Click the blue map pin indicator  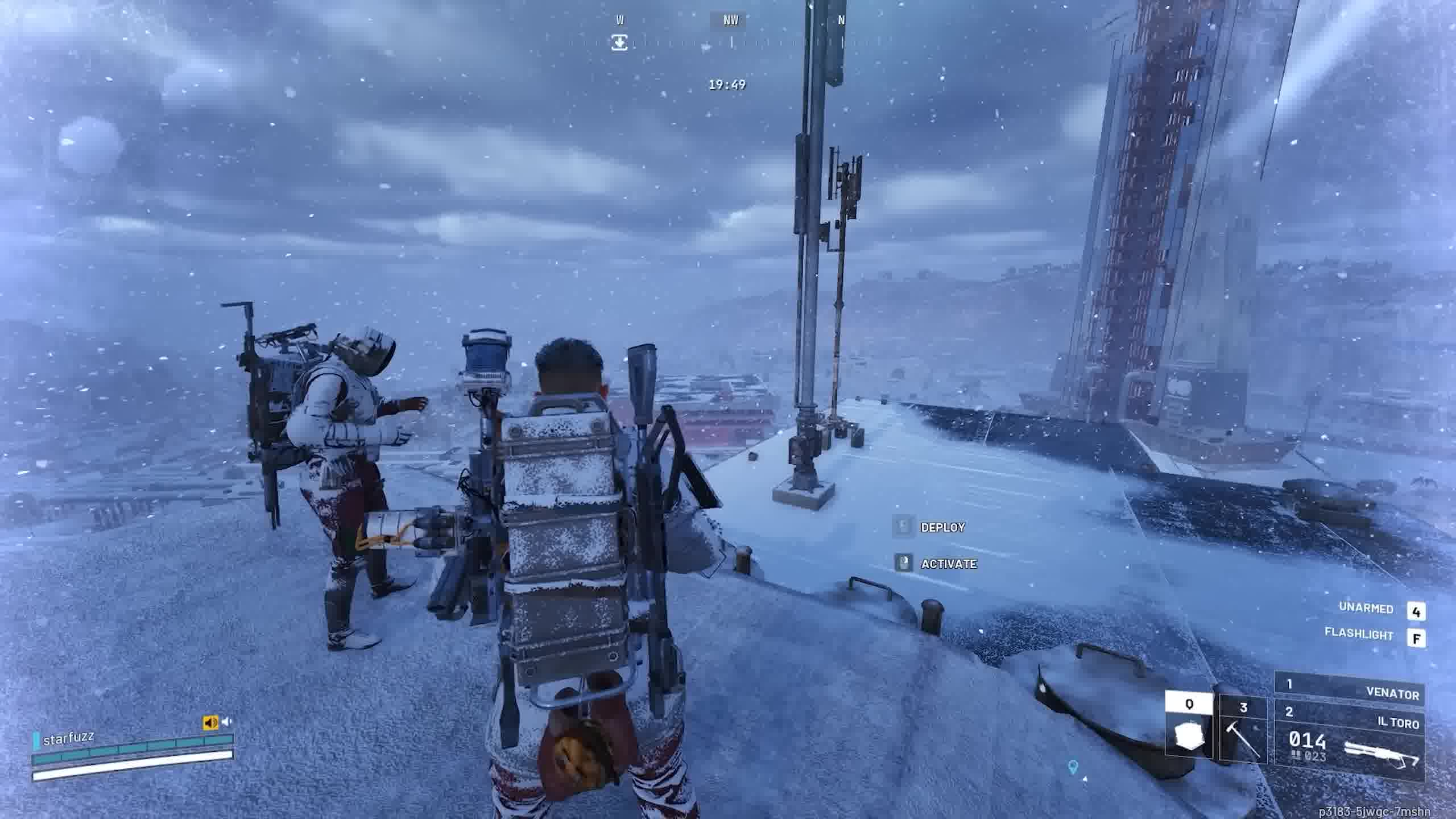[1073, 767]
